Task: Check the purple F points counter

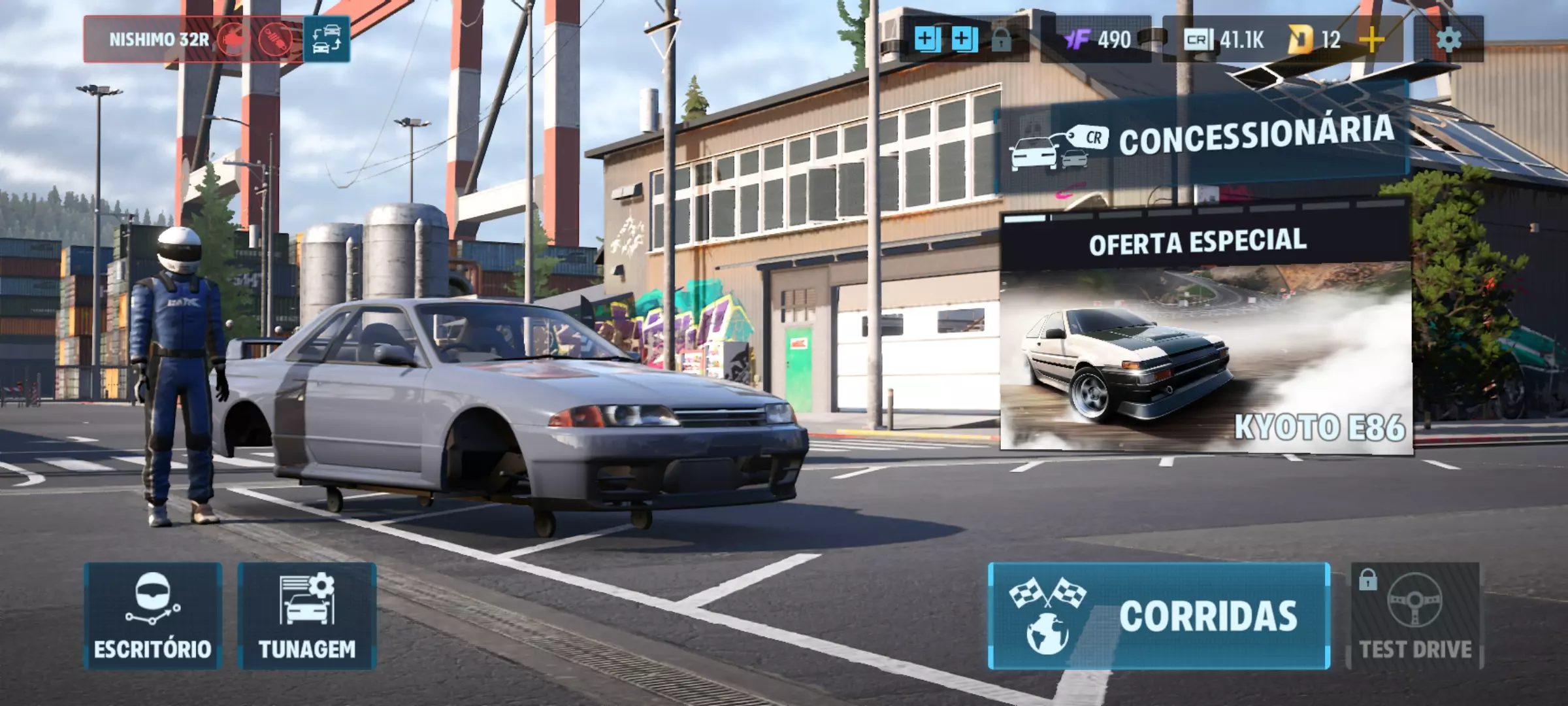Action: tap(1098, 40)
